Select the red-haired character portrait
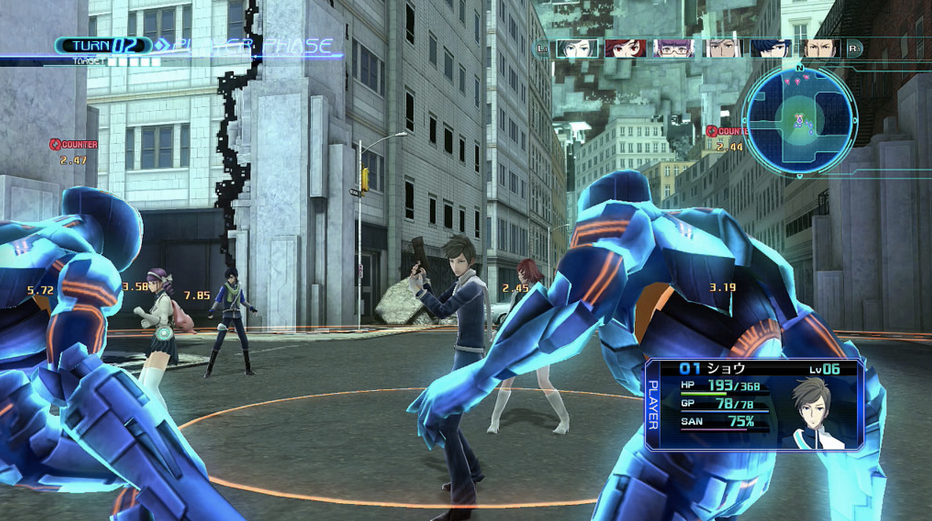This screenshot has width=932, height=521. coord(625,48)
